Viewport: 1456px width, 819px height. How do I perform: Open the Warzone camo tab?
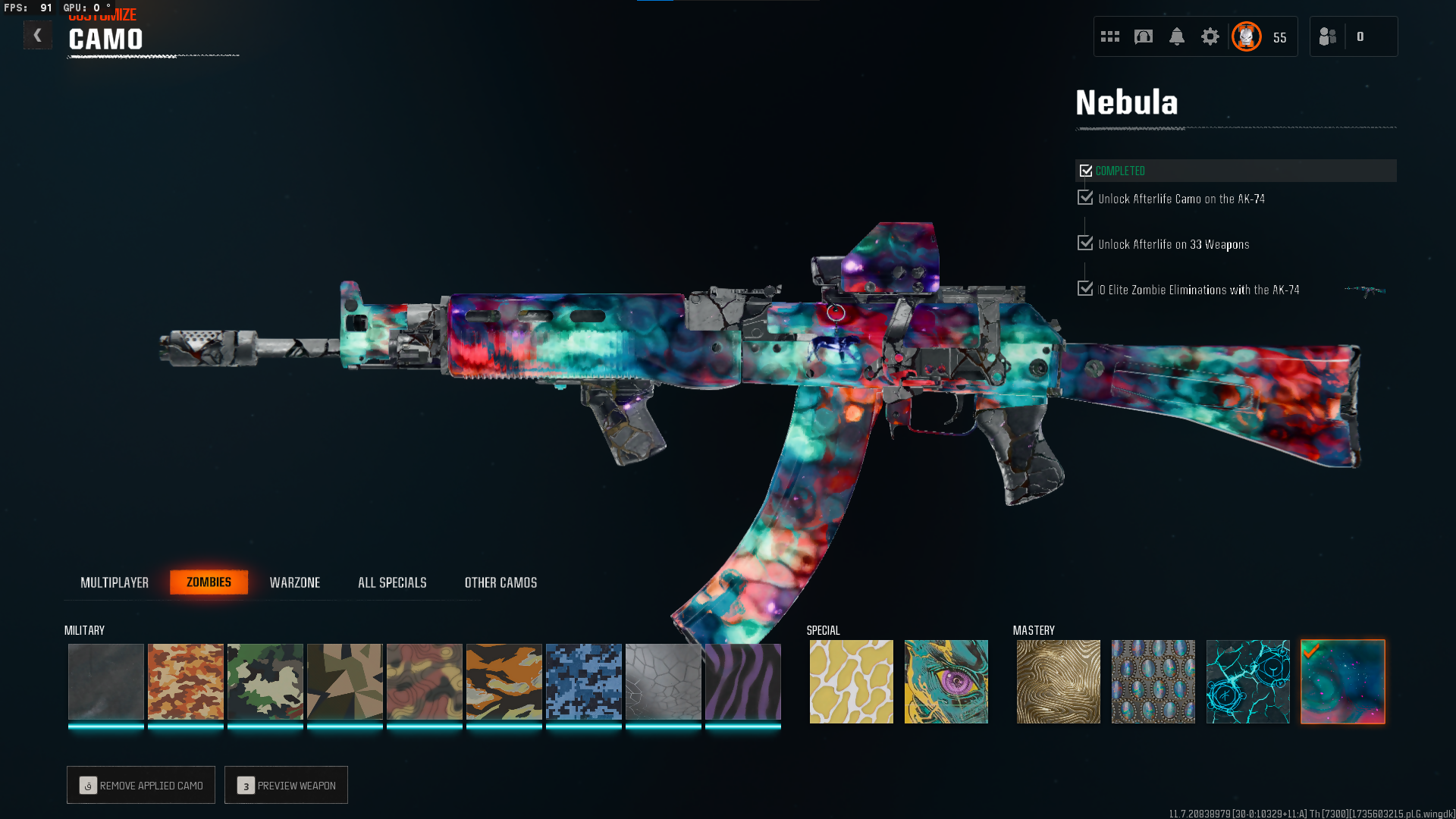coord(295,582)
